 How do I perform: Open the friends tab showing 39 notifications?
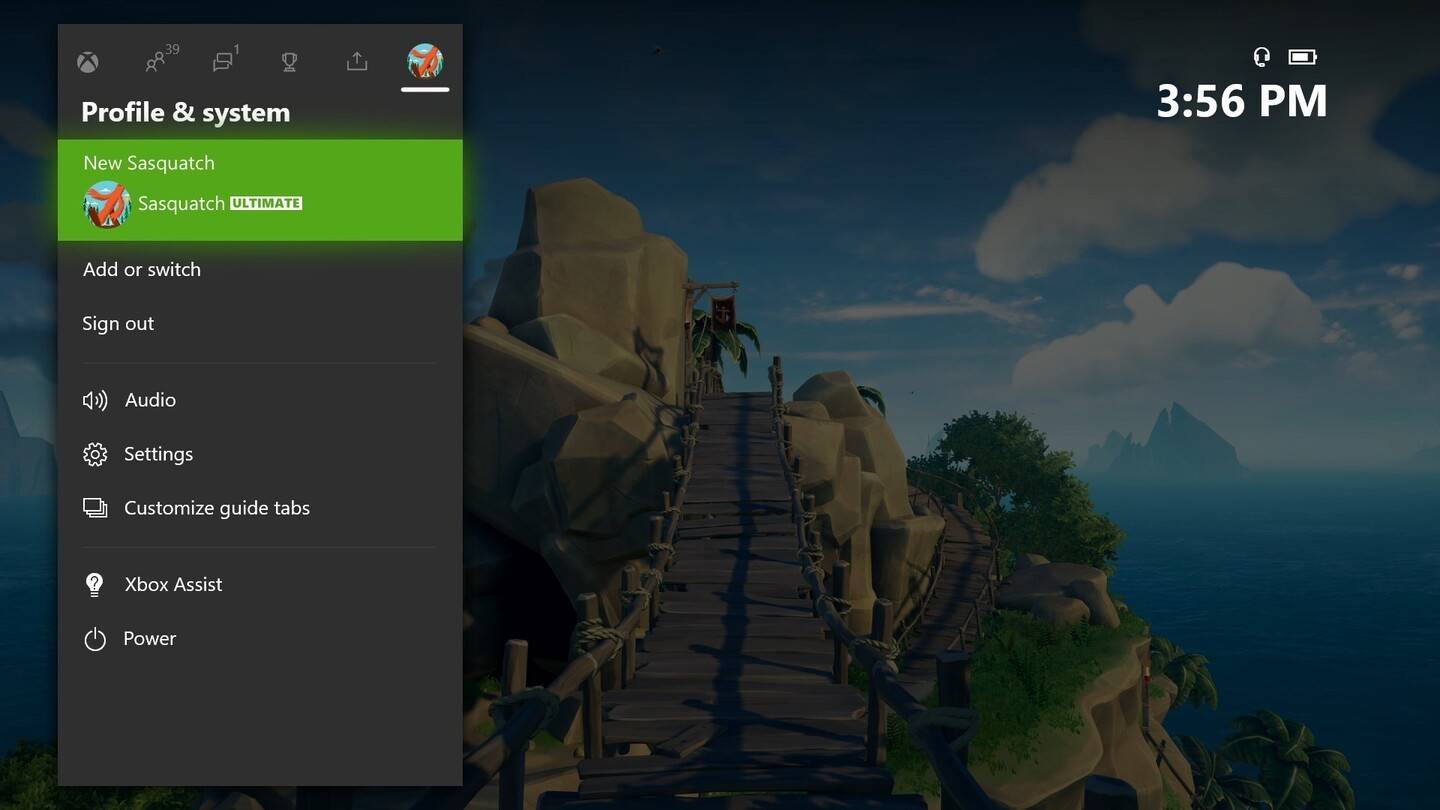(156, 62)
